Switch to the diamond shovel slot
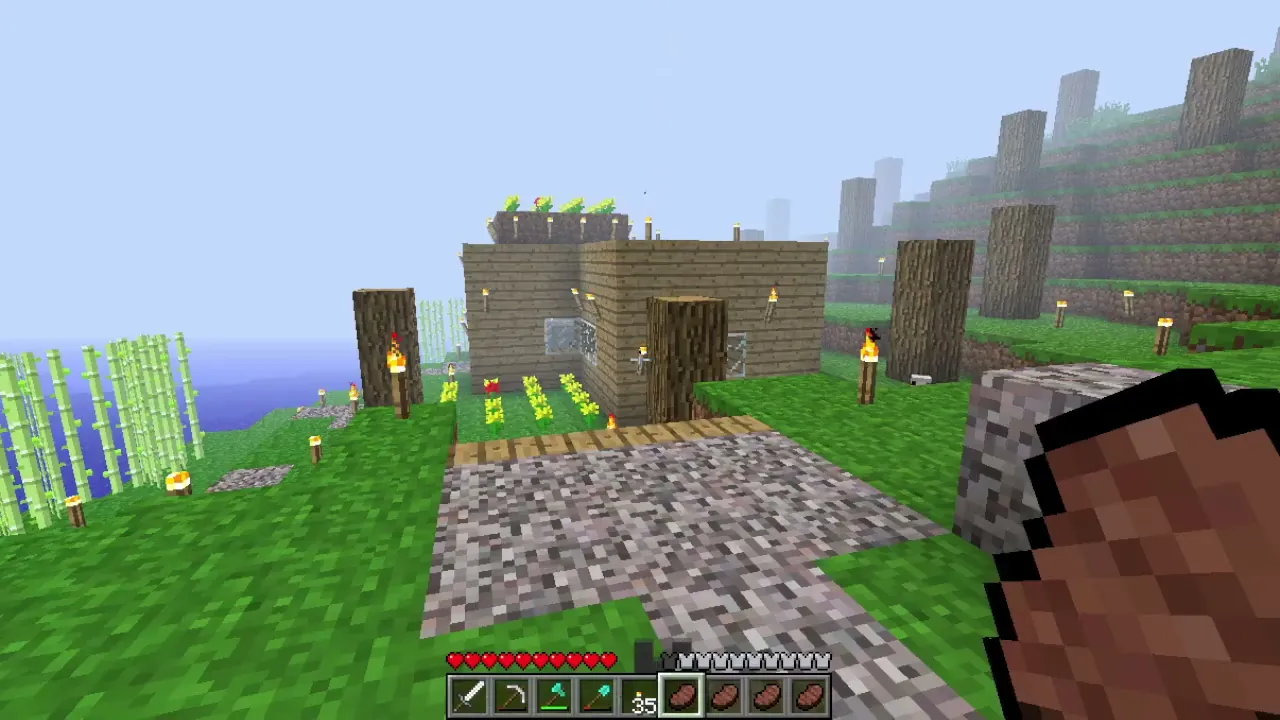1280x720 pixels. coord(597,696)
